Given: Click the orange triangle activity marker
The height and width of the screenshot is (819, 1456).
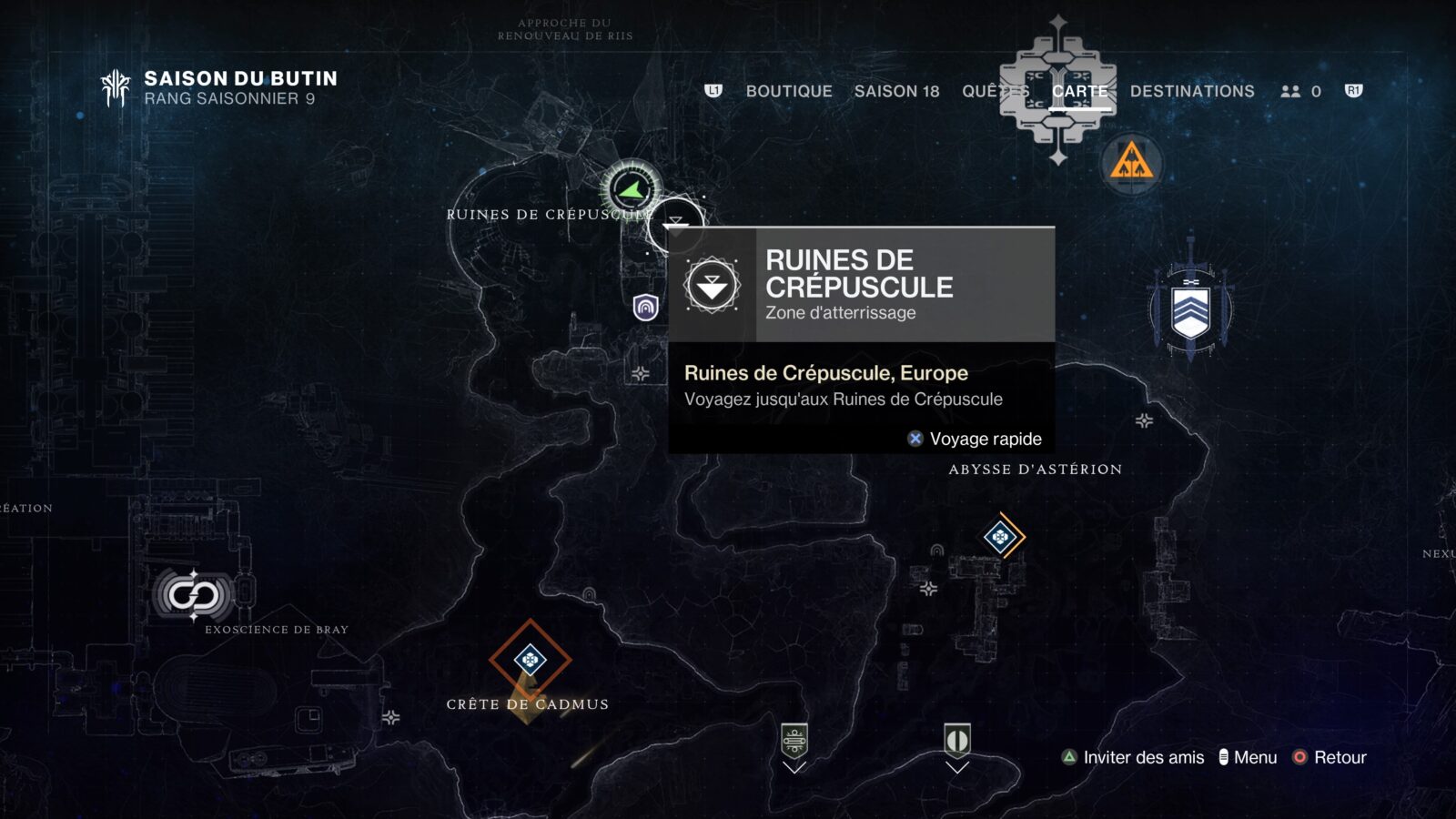Looking at the screenshot, I should coord(1131,164).
